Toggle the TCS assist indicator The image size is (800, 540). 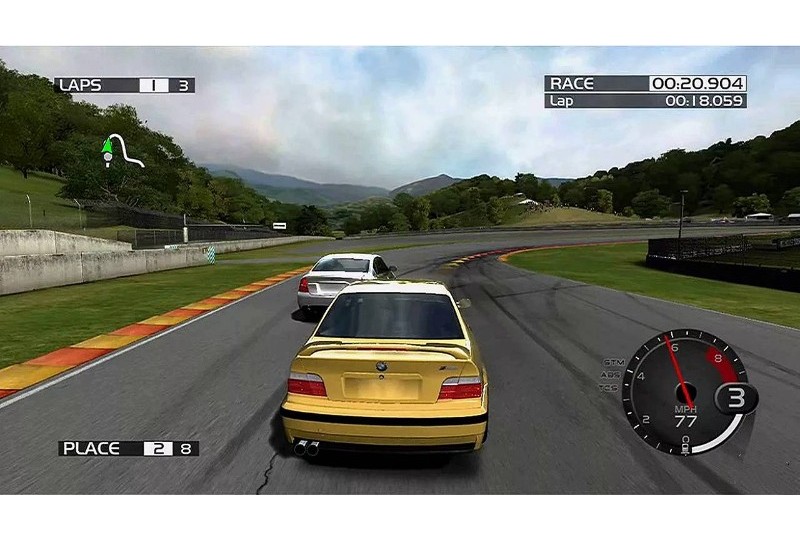pos(608,387)
